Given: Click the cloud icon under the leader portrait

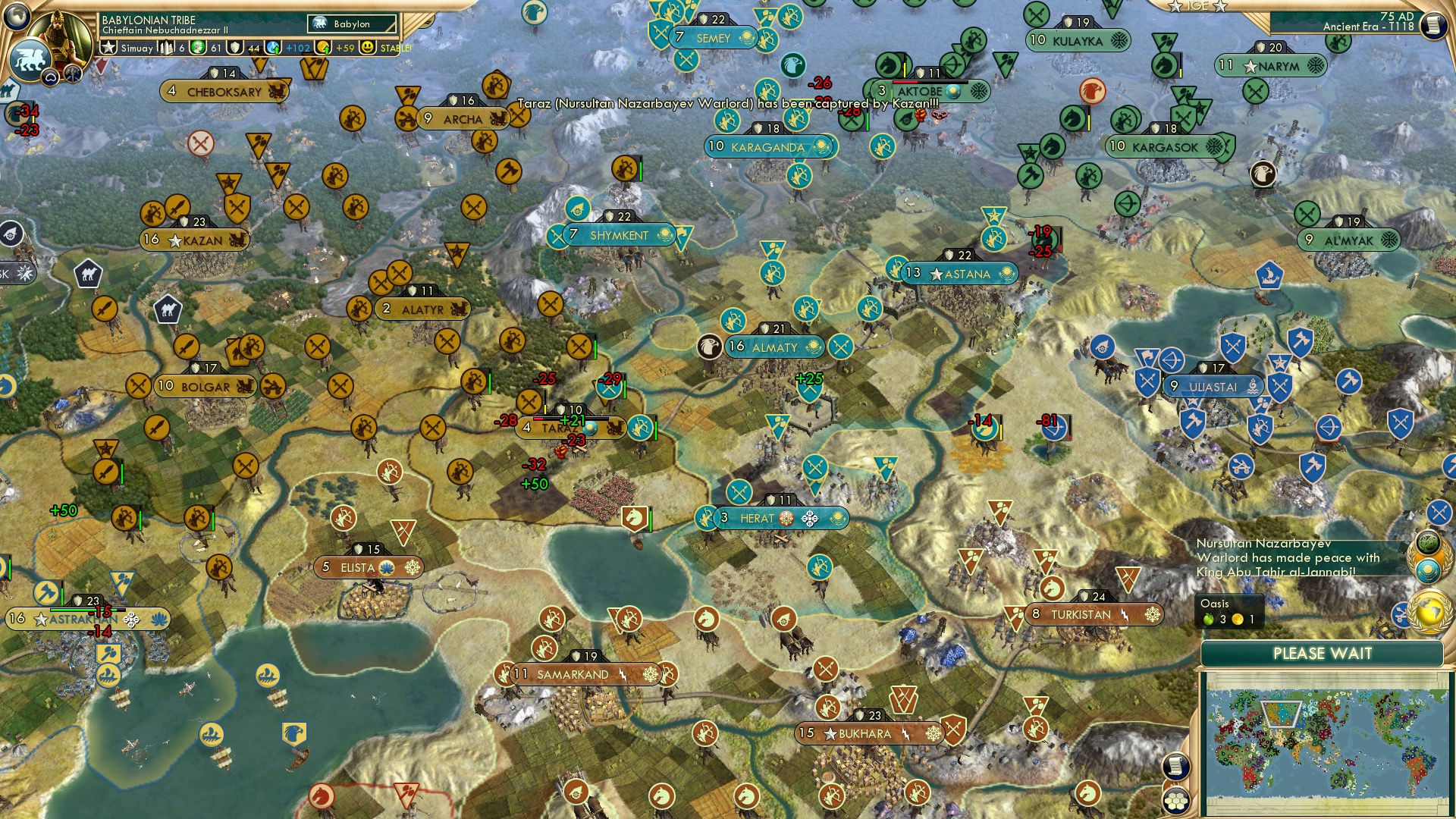Looking at the screenshot, I should point(50,77).
